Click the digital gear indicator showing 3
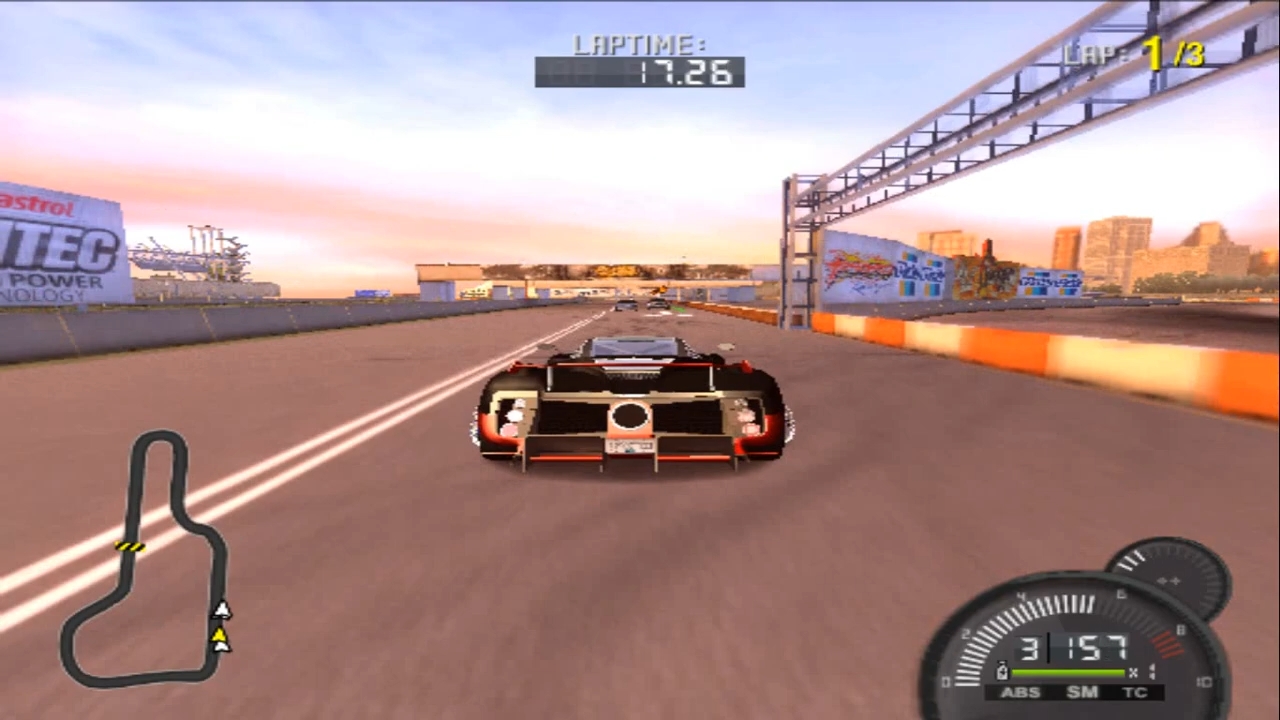Screen dimensions: 1280x720 click(1032, 647)
